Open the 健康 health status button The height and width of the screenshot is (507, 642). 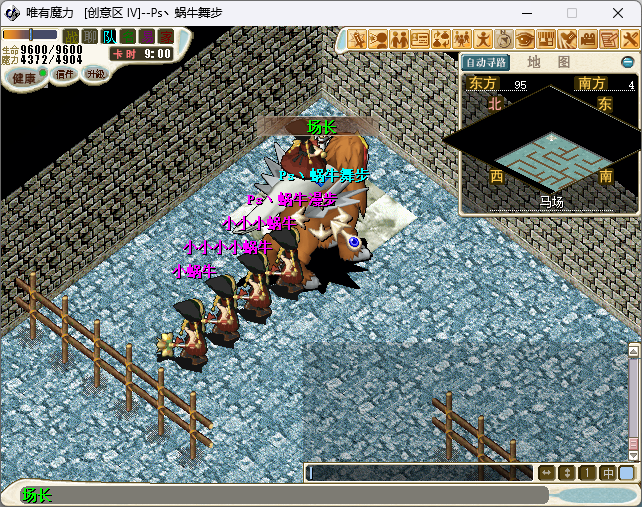[24, 77]
